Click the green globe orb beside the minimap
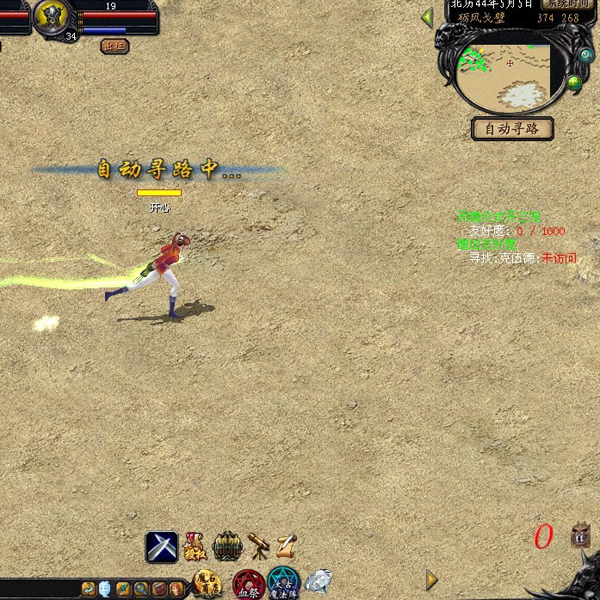 tap(575, 83)
